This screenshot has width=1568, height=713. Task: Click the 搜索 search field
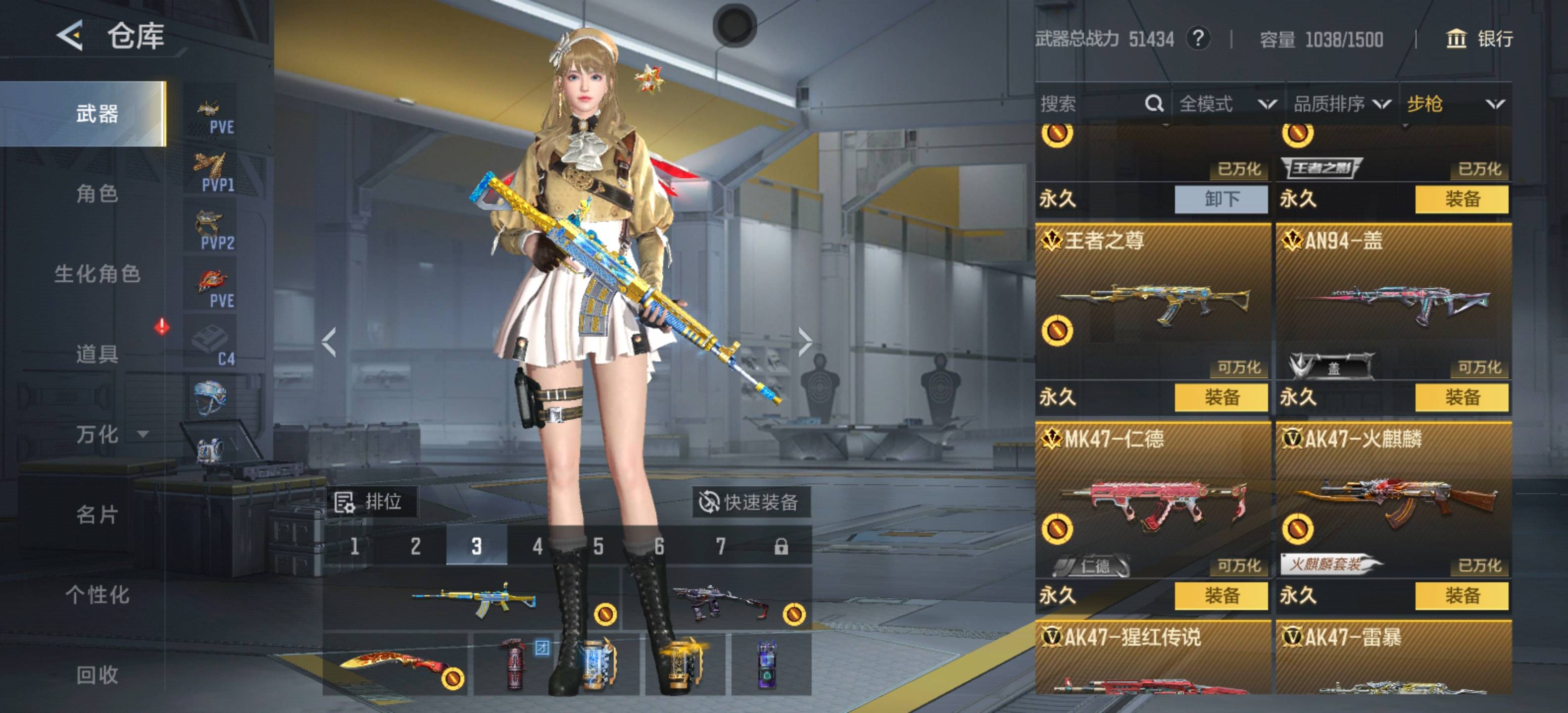(x=1089, y=104)
